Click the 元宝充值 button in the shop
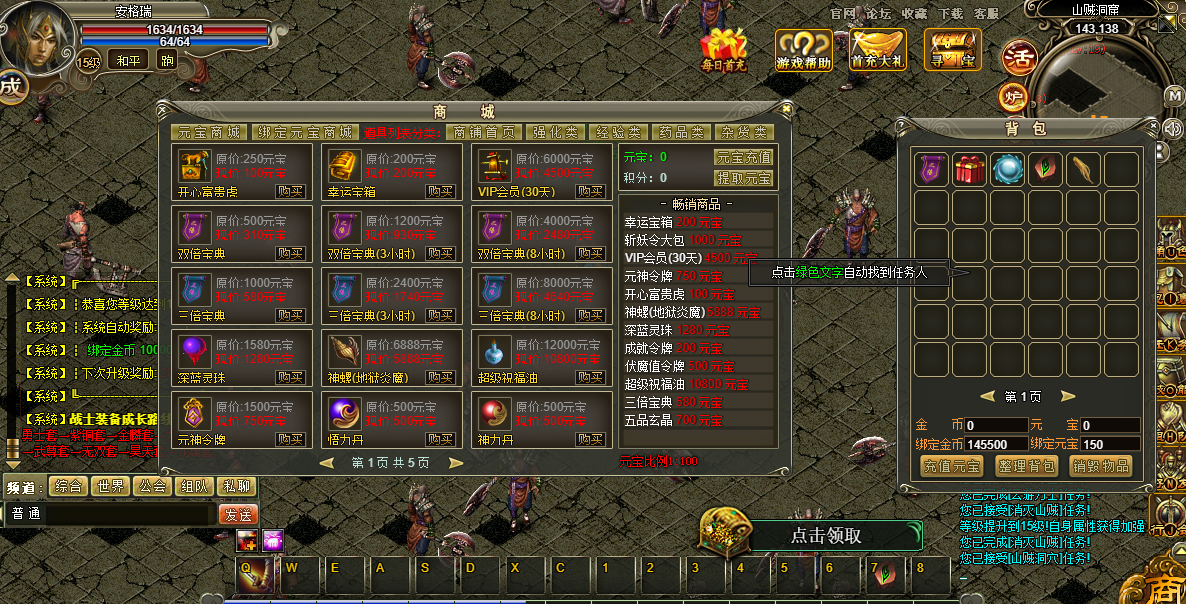1186x604 pixels. click(743, 157)
